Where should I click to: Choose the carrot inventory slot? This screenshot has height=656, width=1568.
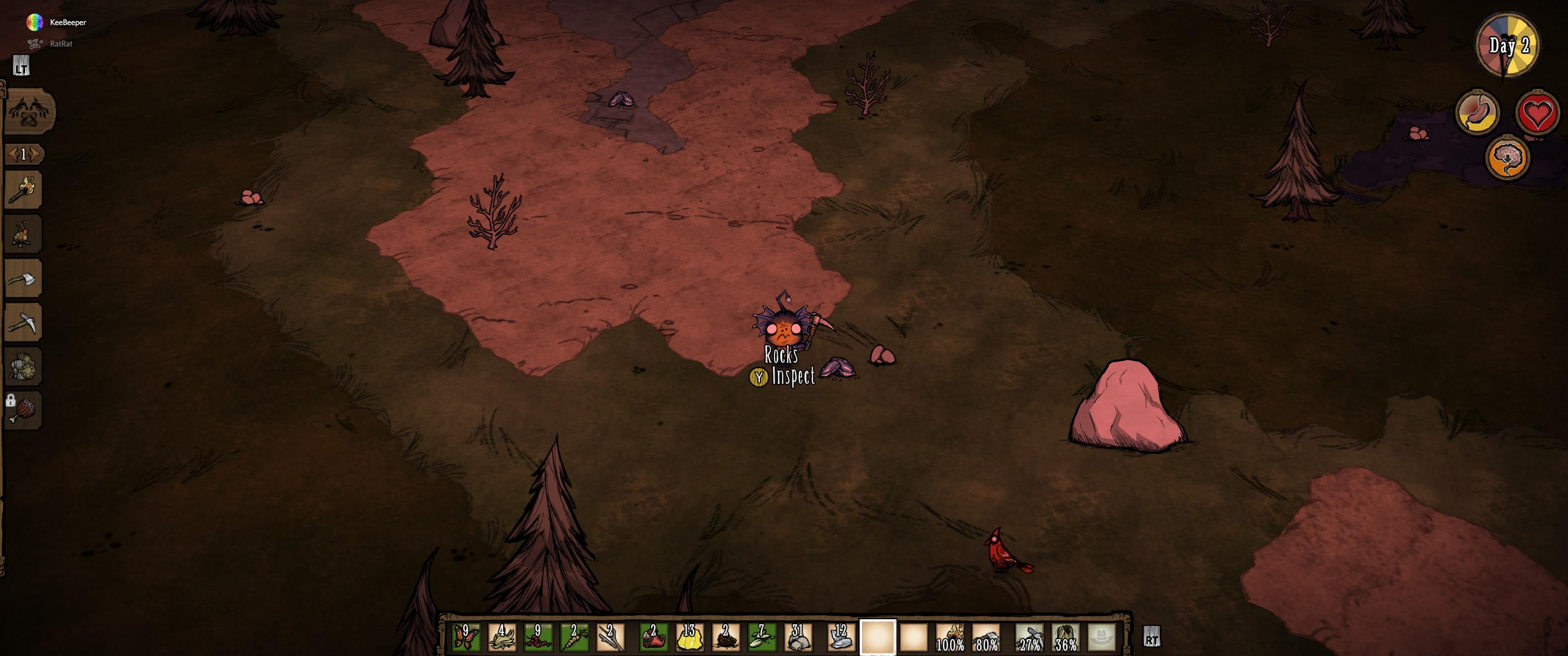click(x=574, y=637)
